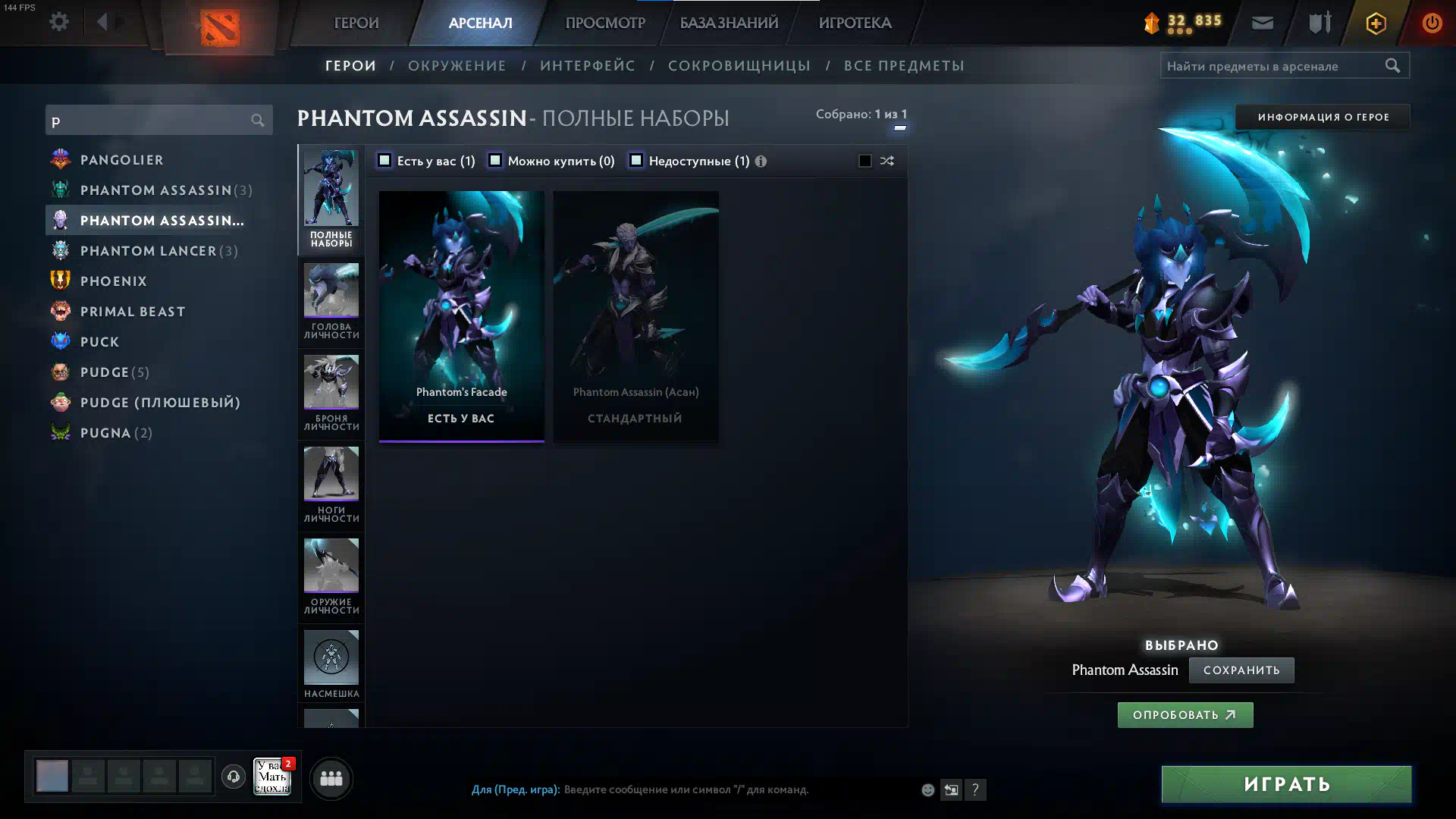Choose Phantom Lancer in the hero list
The width and height of the screenshot is (1456, 819).
148,251
